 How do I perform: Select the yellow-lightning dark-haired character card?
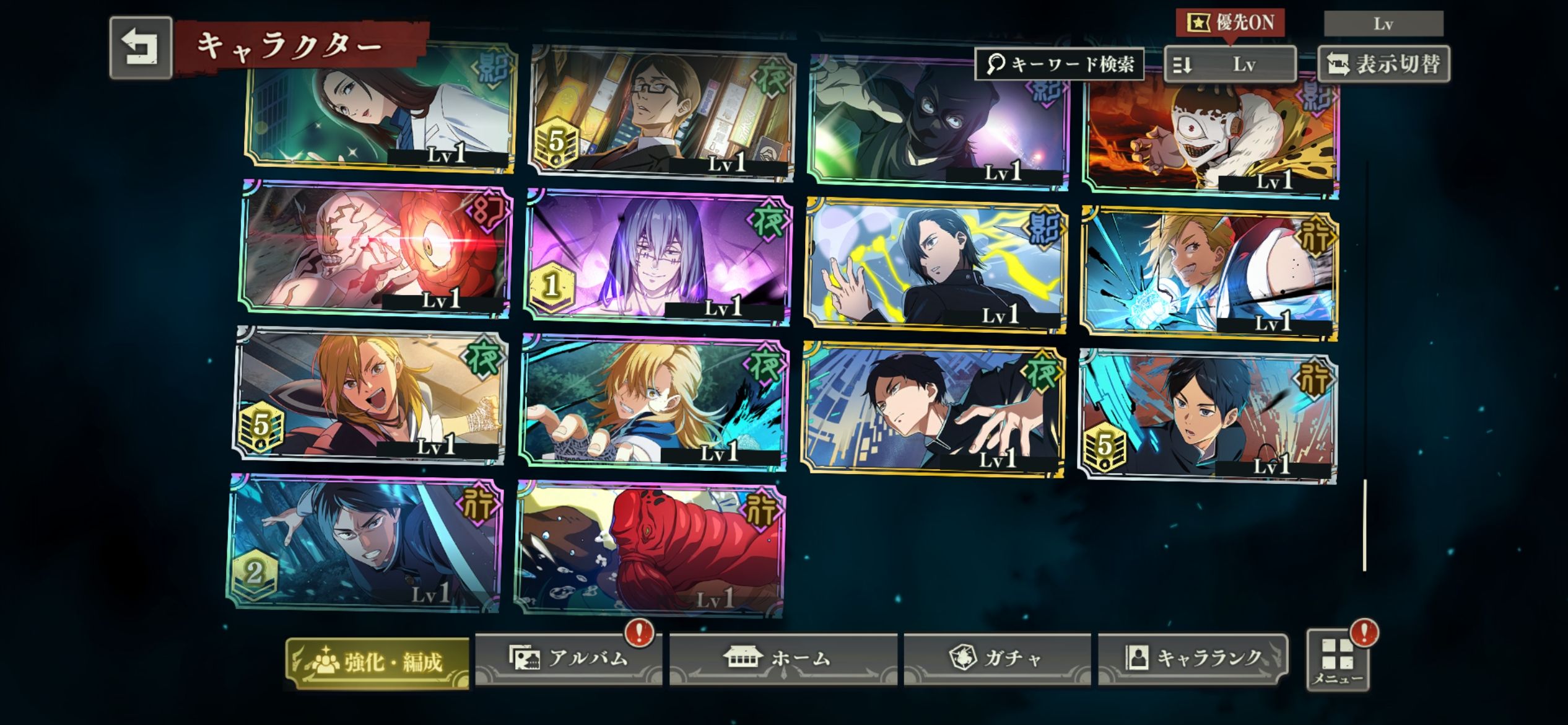935,265
